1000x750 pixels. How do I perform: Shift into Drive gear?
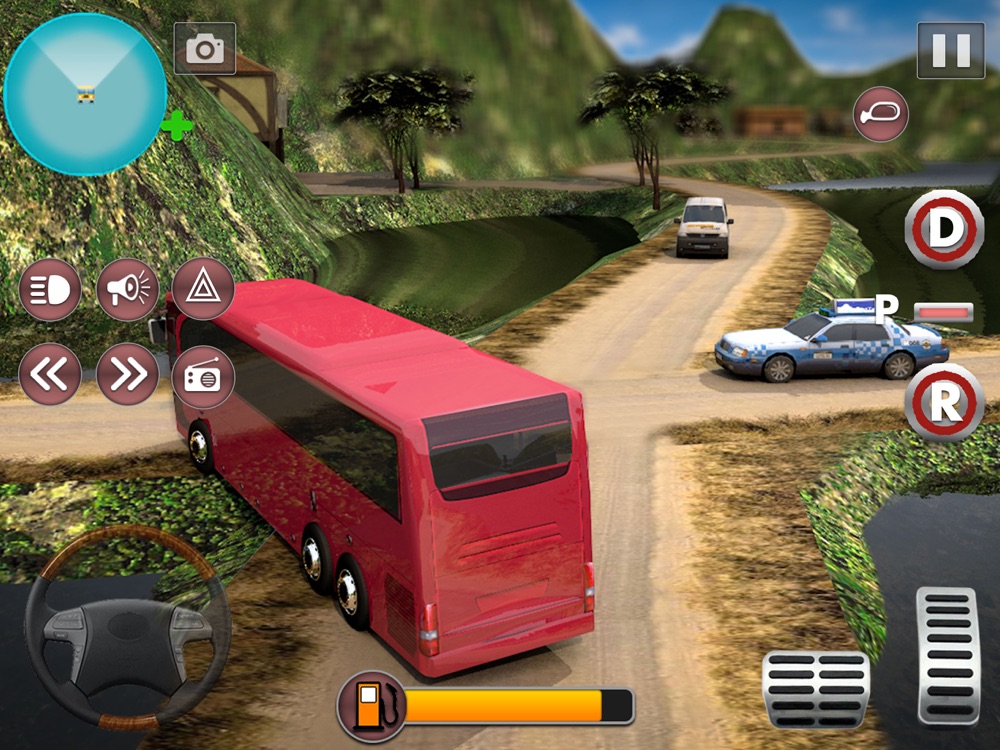(944, 228)
